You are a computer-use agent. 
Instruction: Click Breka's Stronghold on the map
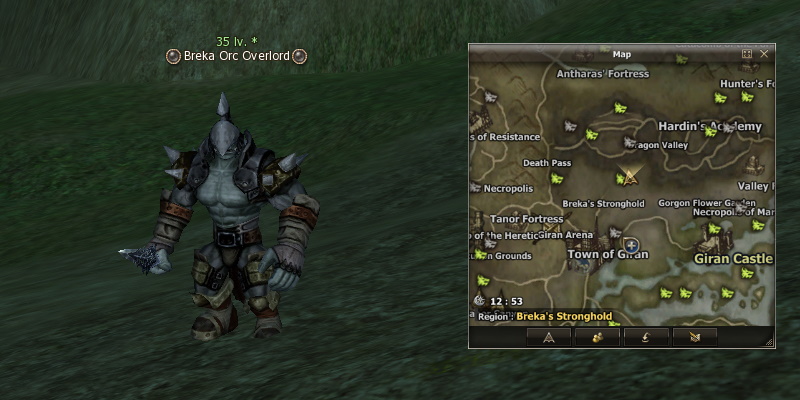point(603,204)
